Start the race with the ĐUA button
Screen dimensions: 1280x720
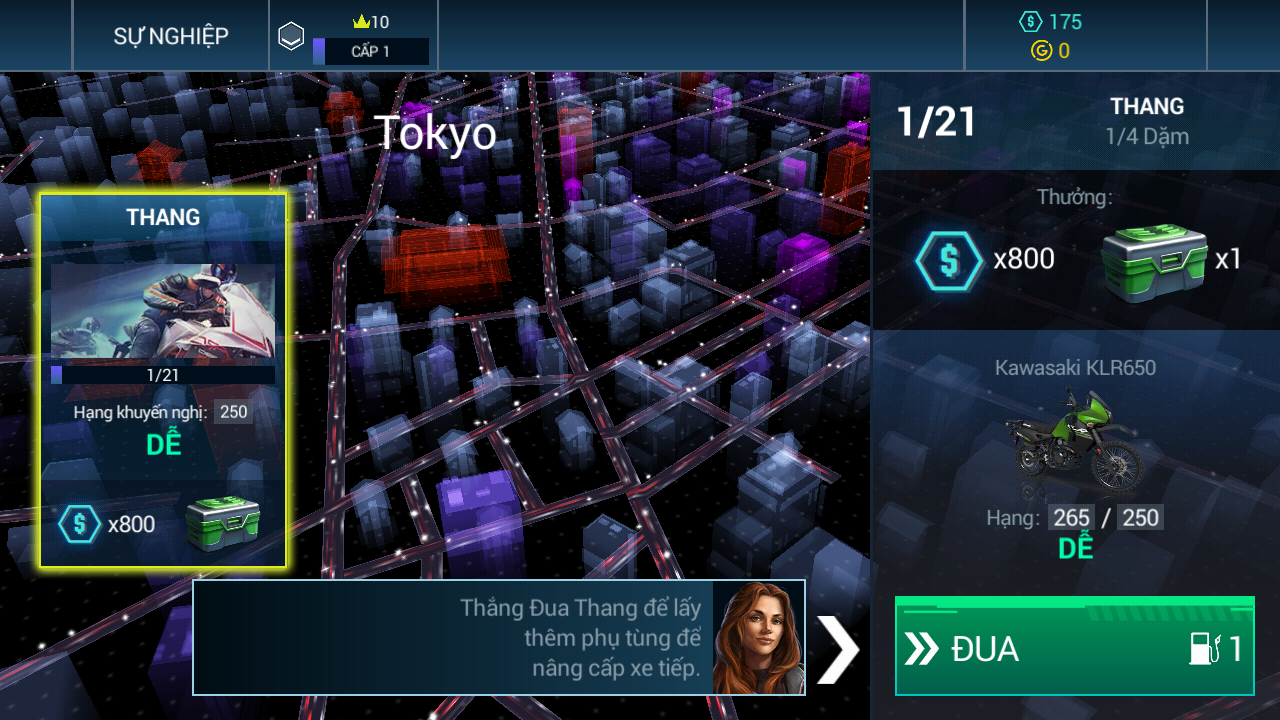[1074, 647]
